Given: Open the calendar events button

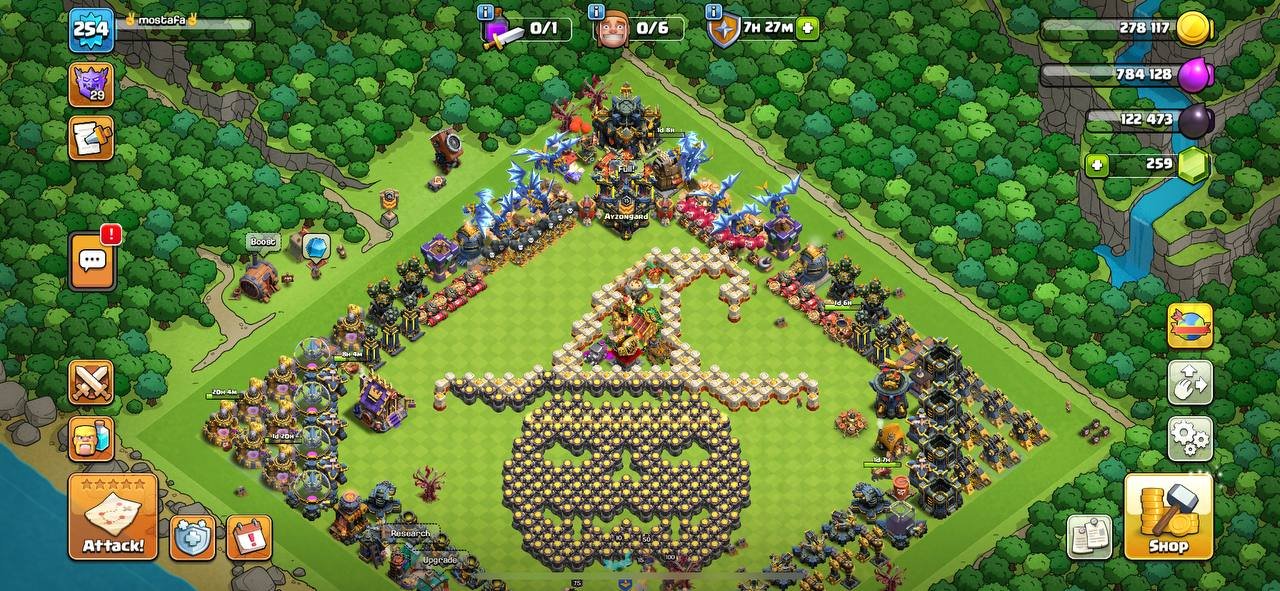Looking at the screenshot, I should (x=248, y=537).
